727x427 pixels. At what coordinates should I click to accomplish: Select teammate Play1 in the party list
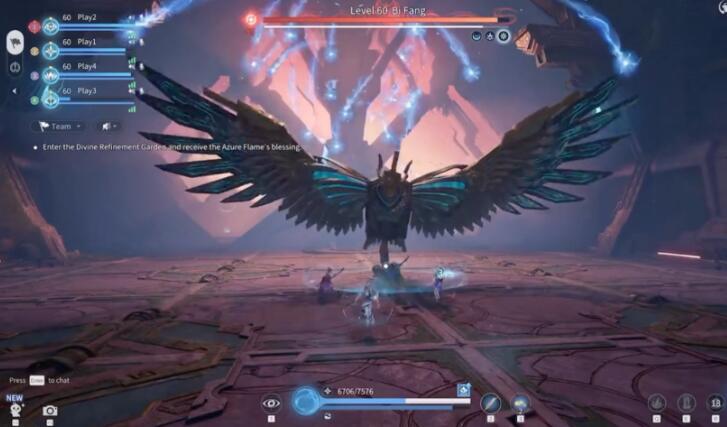pos(86,42)
